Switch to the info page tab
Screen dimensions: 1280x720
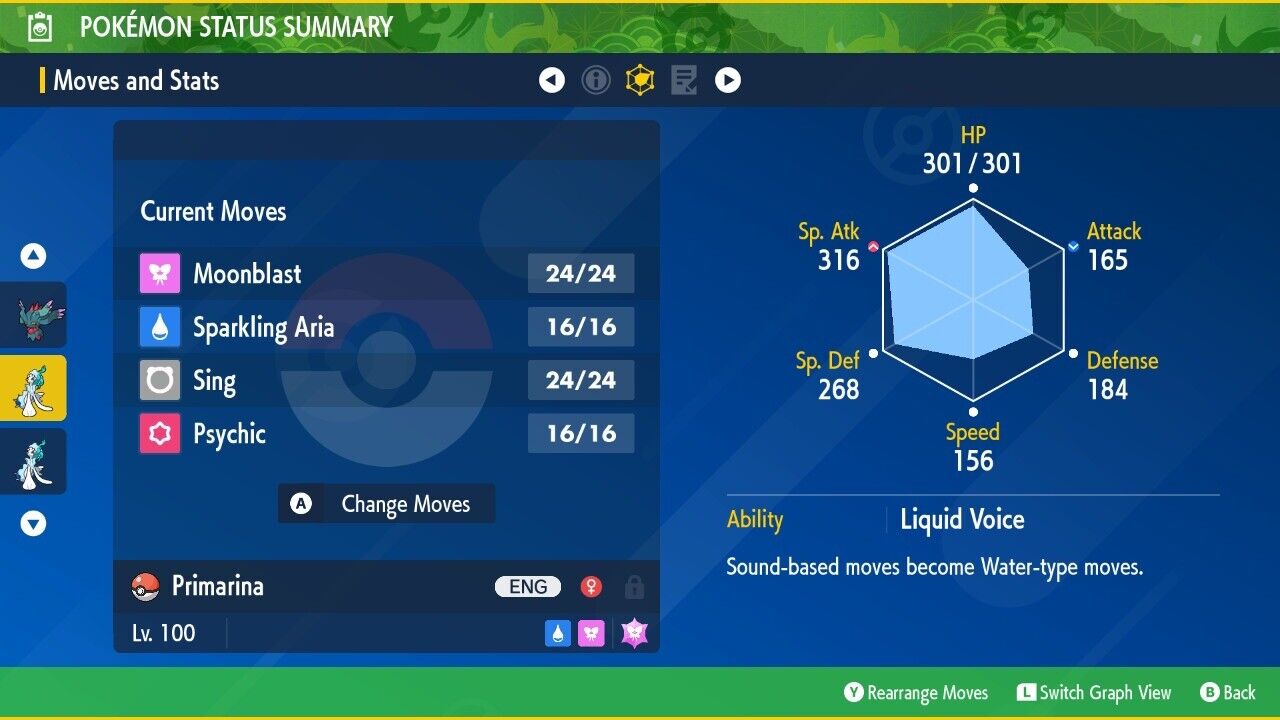[596, 80]
